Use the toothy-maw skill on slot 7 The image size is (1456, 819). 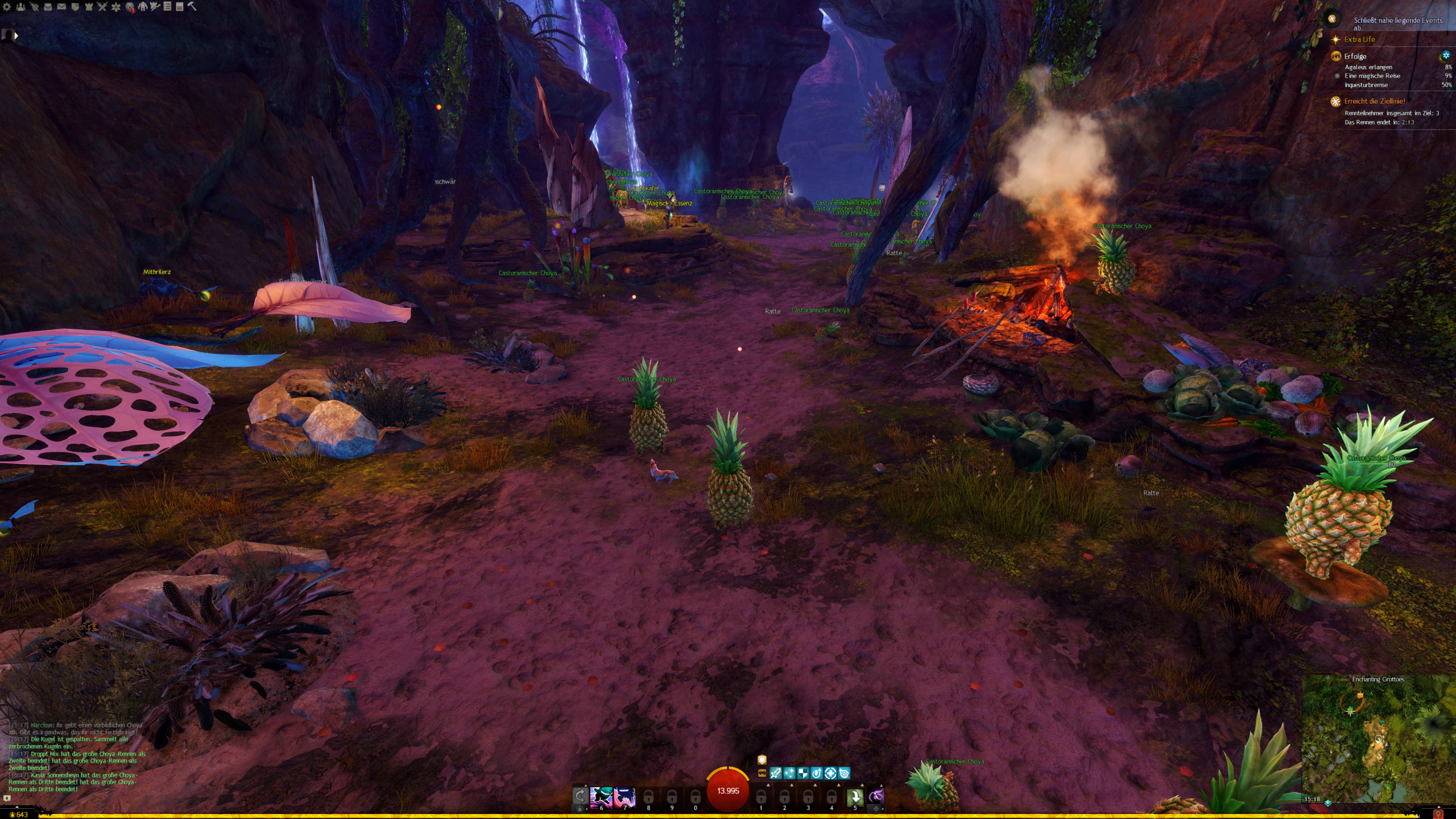[624, 797]
